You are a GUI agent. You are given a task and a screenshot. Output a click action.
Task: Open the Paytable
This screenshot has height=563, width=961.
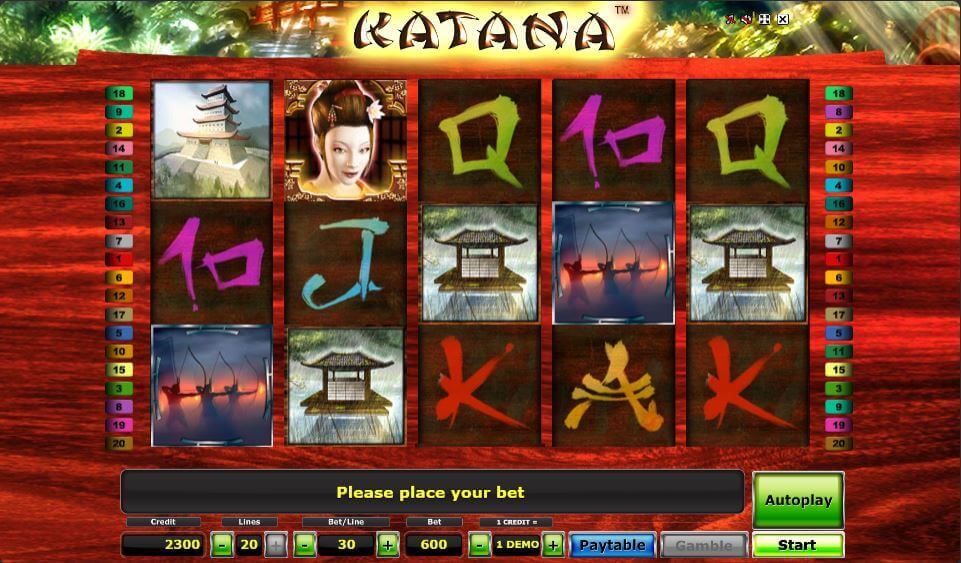(612, 545)
